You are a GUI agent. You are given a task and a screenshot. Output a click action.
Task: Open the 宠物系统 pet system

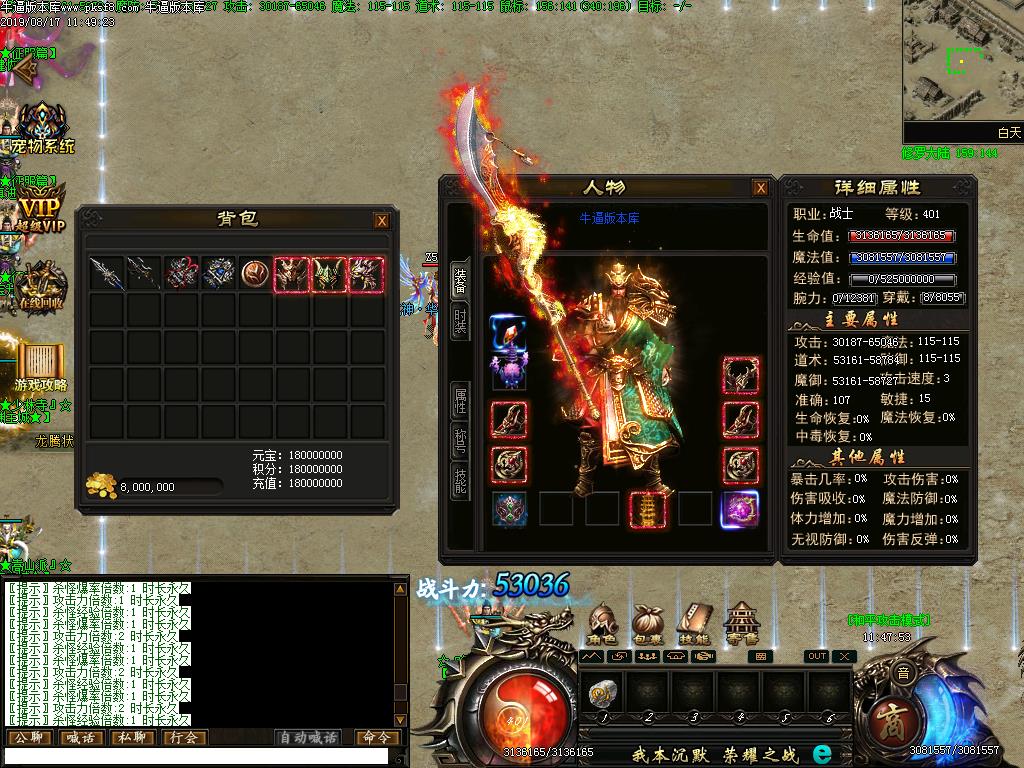point(42,130)
